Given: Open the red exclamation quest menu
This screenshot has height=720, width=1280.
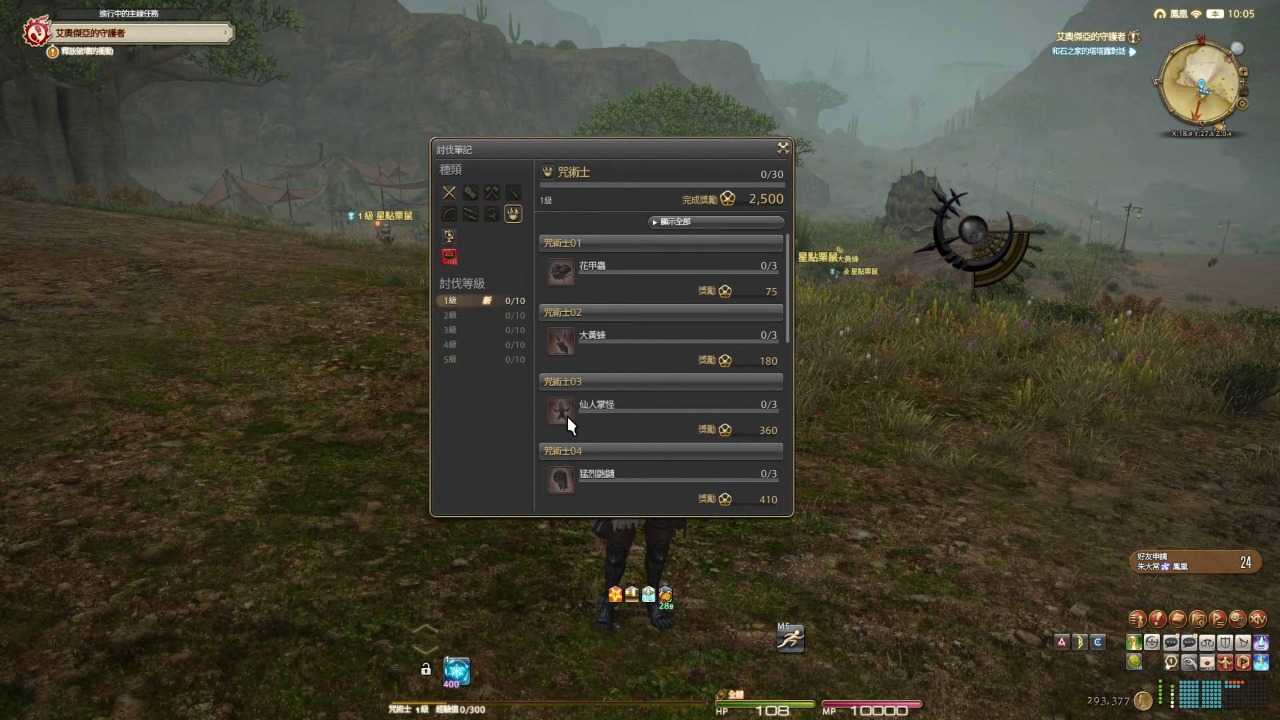Looking at the screenshot, I should click(x=1158, y=619).
